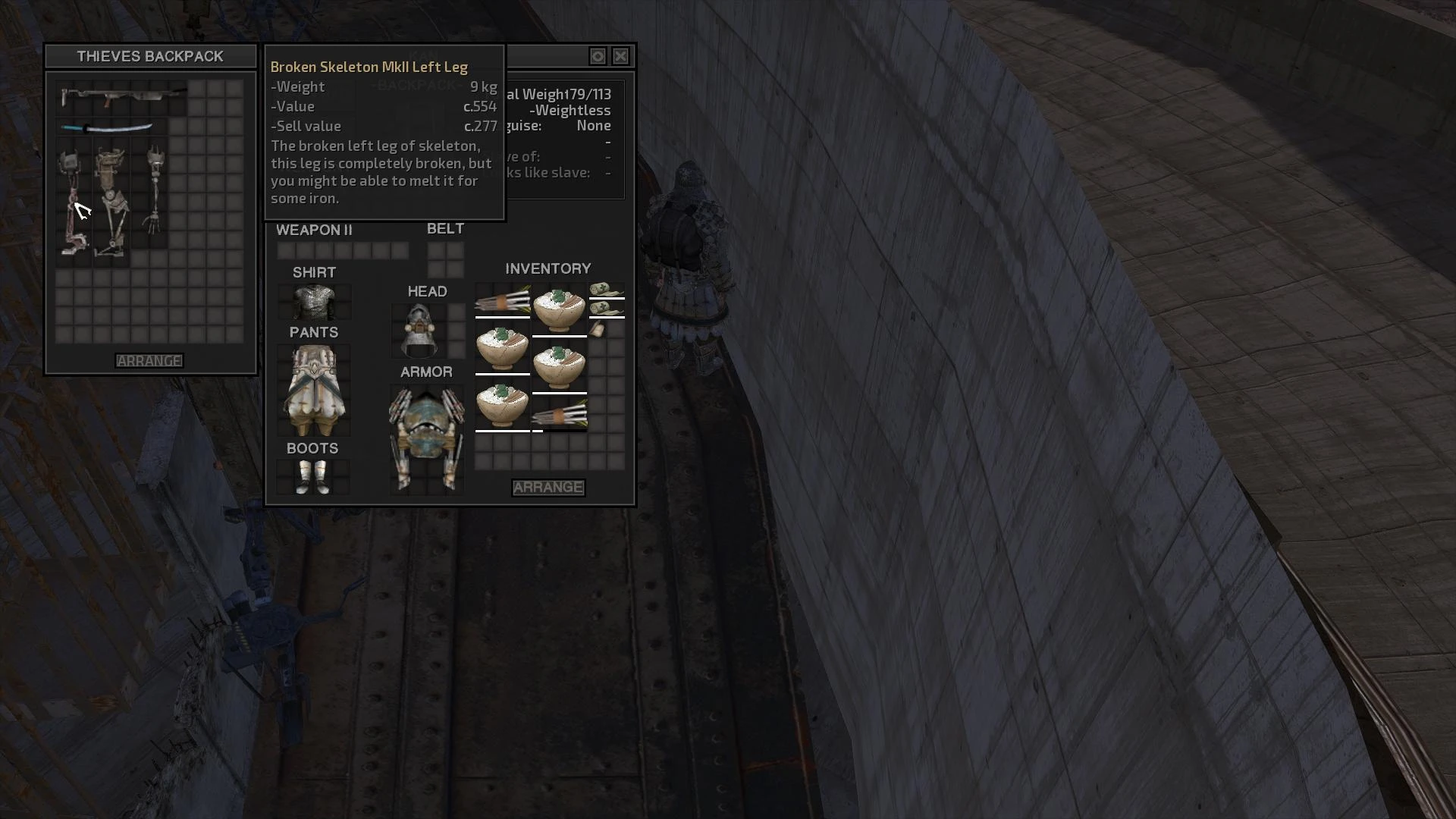This screenshot has width=1456, height=819.
Task: Select the equipped body armor piece
Action: pyautogui.click(x=426, y=438)
